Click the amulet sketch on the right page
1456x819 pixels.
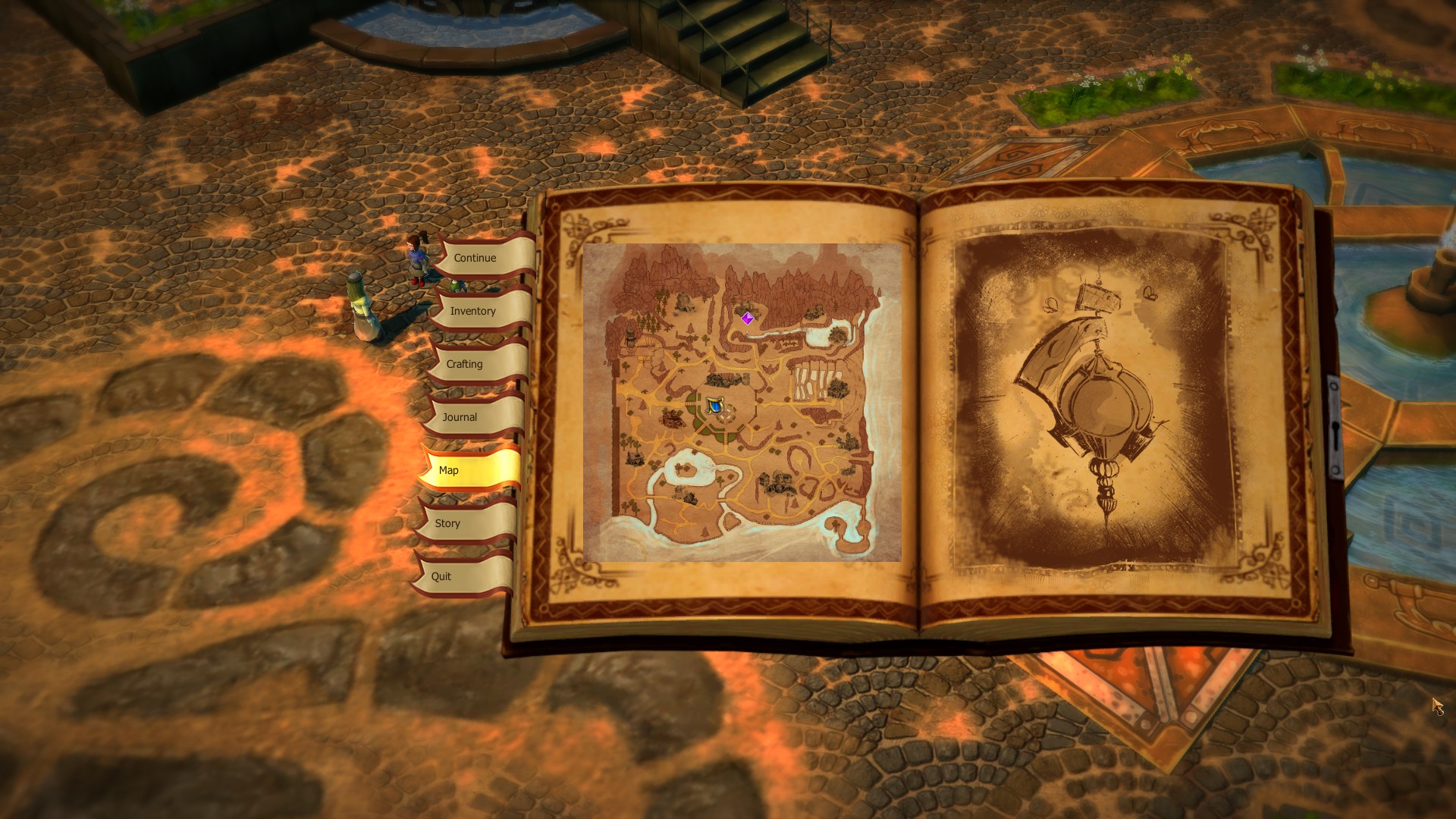pyautogui.click(x=1100, y=402)
